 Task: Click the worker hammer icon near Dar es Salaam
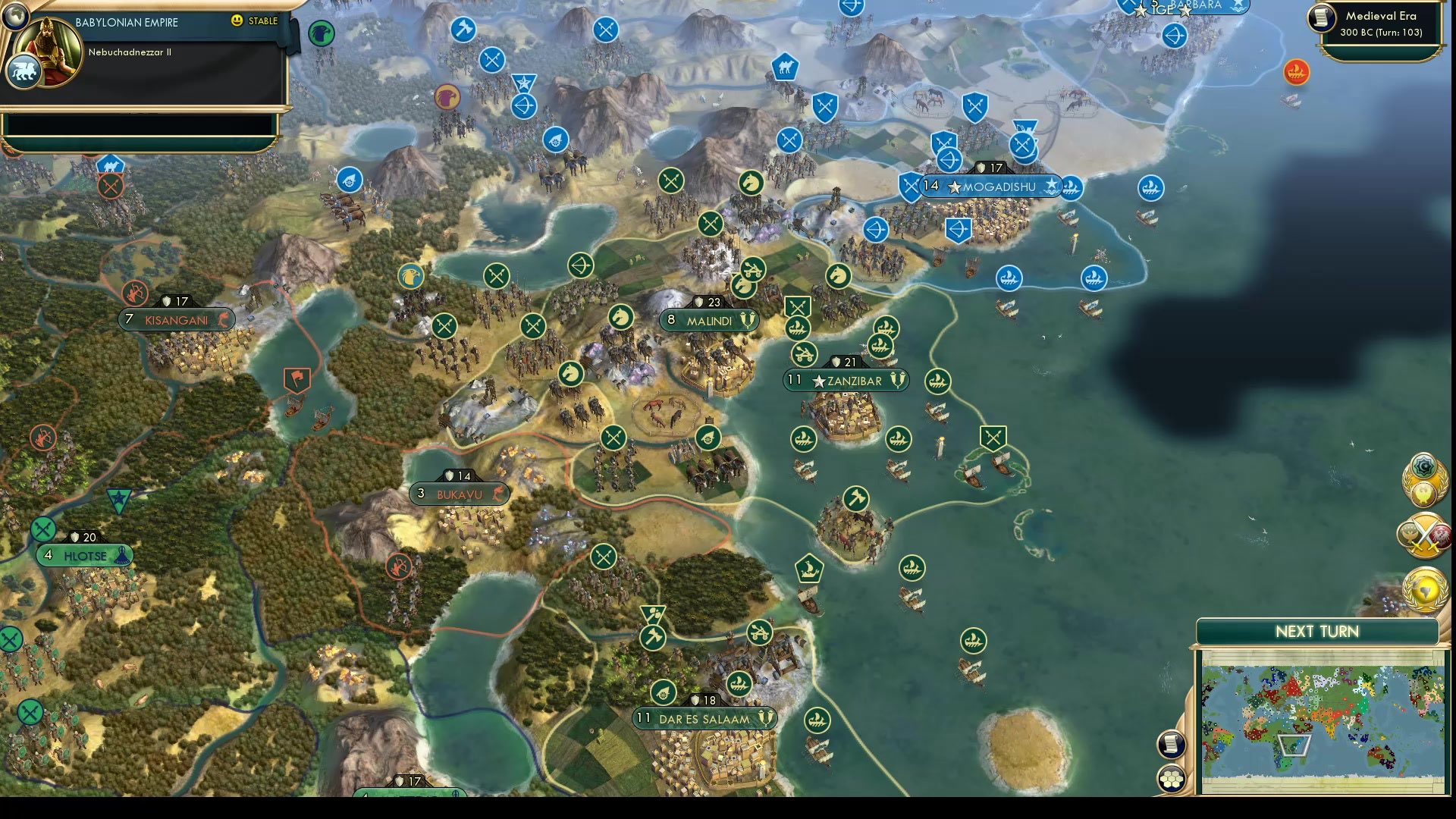click(x=653, y=637)
